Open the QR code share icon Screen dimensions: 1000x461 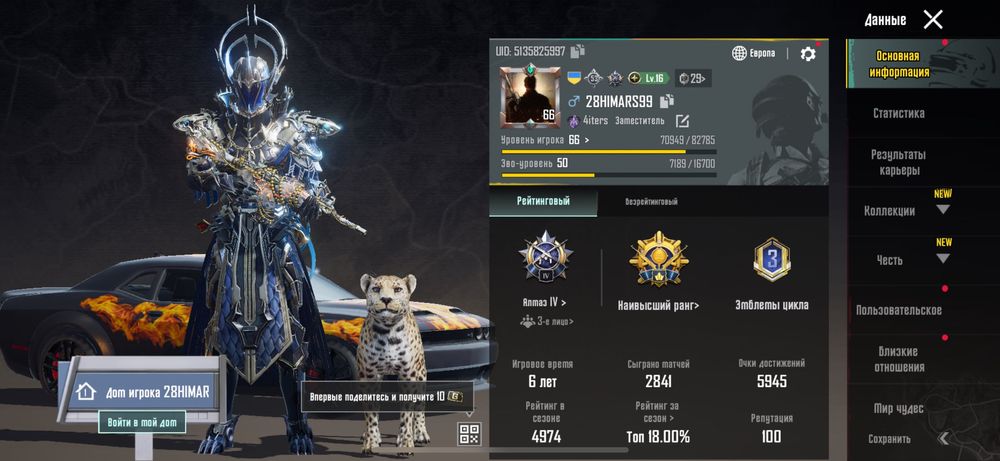click(x=470, y=433)
